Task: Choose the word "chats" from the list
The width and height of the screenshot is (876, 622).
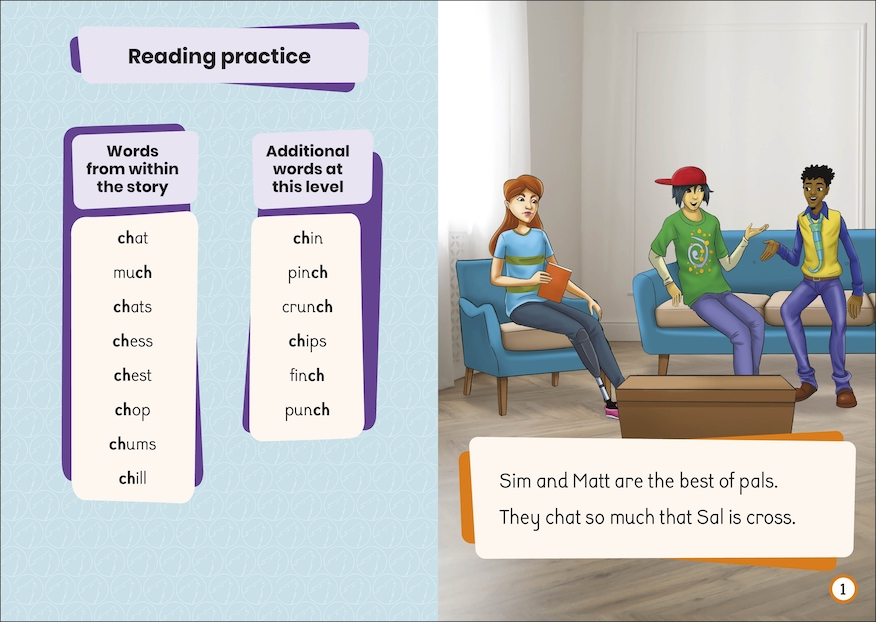Action: pos(133,307)
